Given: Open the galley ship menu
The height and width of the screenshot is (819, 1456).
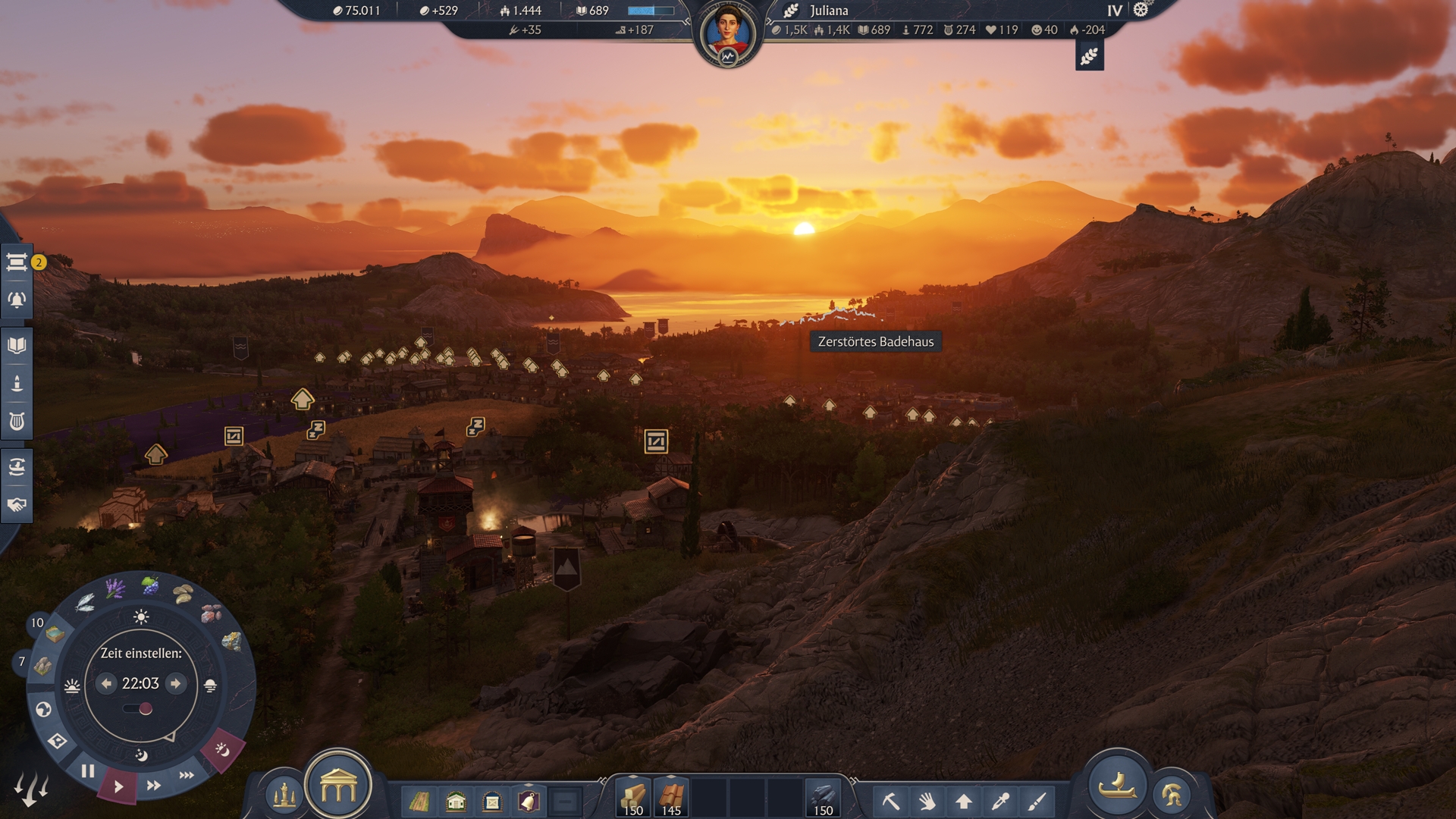Looking at the screenshot, I should point(1117,785).
